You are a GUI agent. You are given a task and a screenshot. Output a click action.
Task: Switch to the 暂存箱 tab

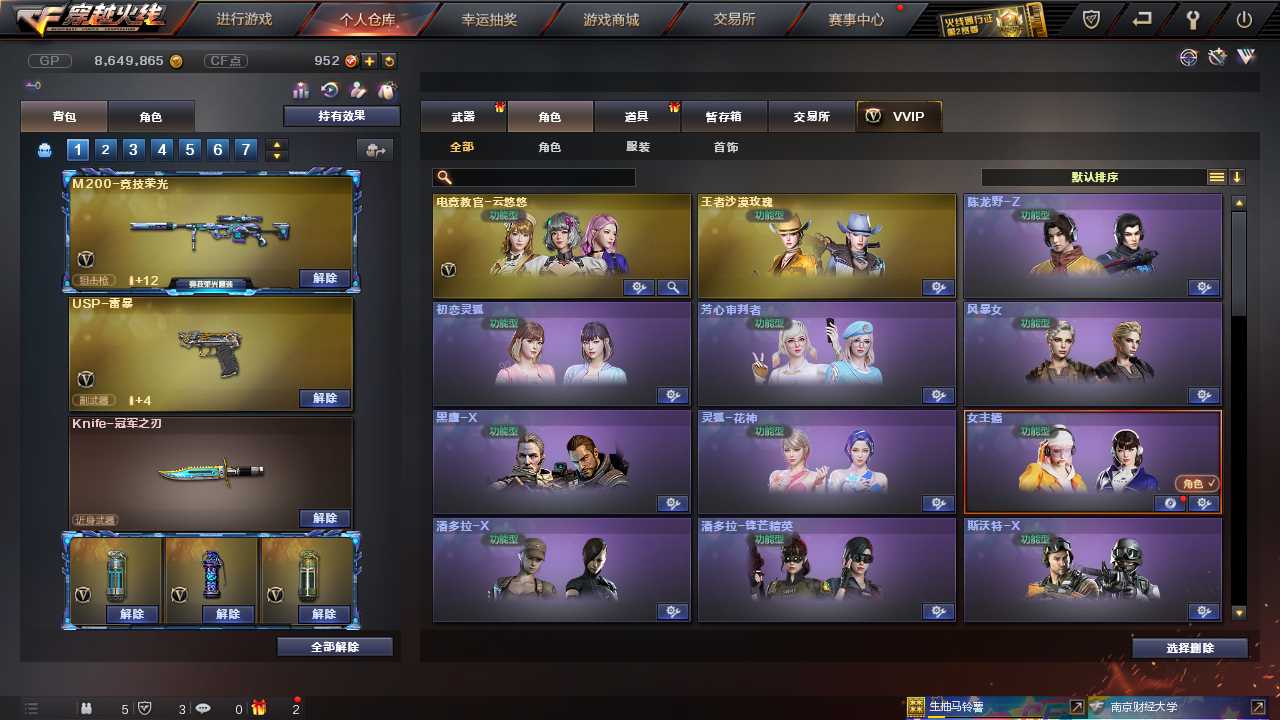[722, 116]
